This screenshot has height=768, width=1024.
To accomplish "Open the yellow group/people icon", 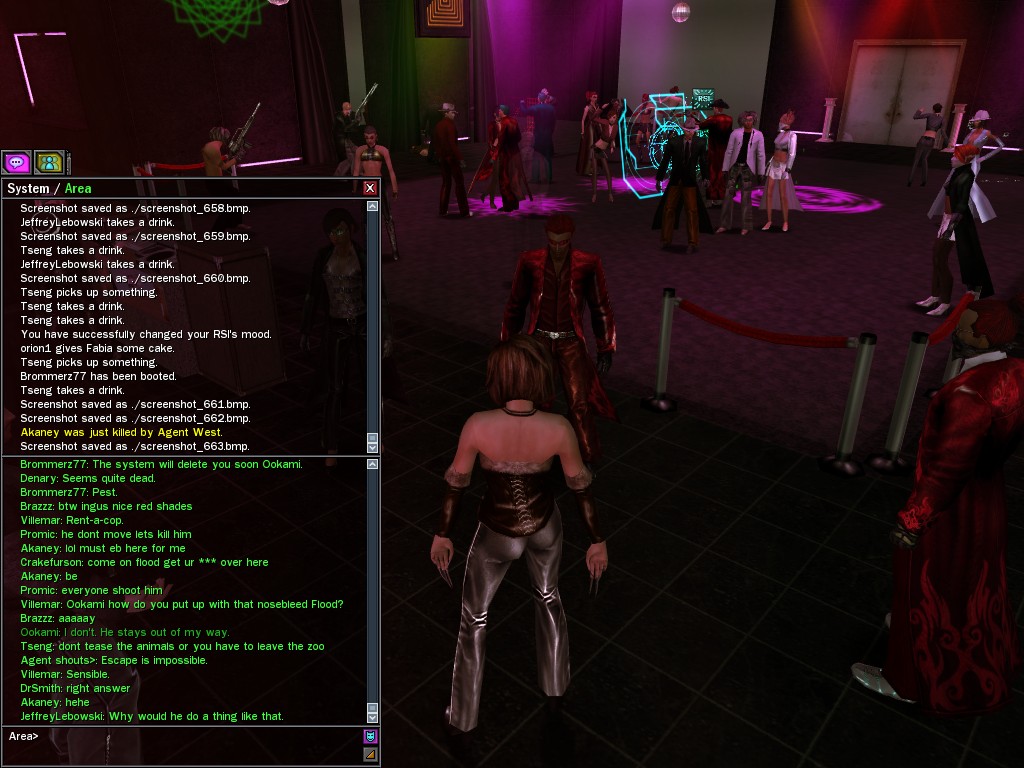I will pyautogui.click(x=48, y=161).
